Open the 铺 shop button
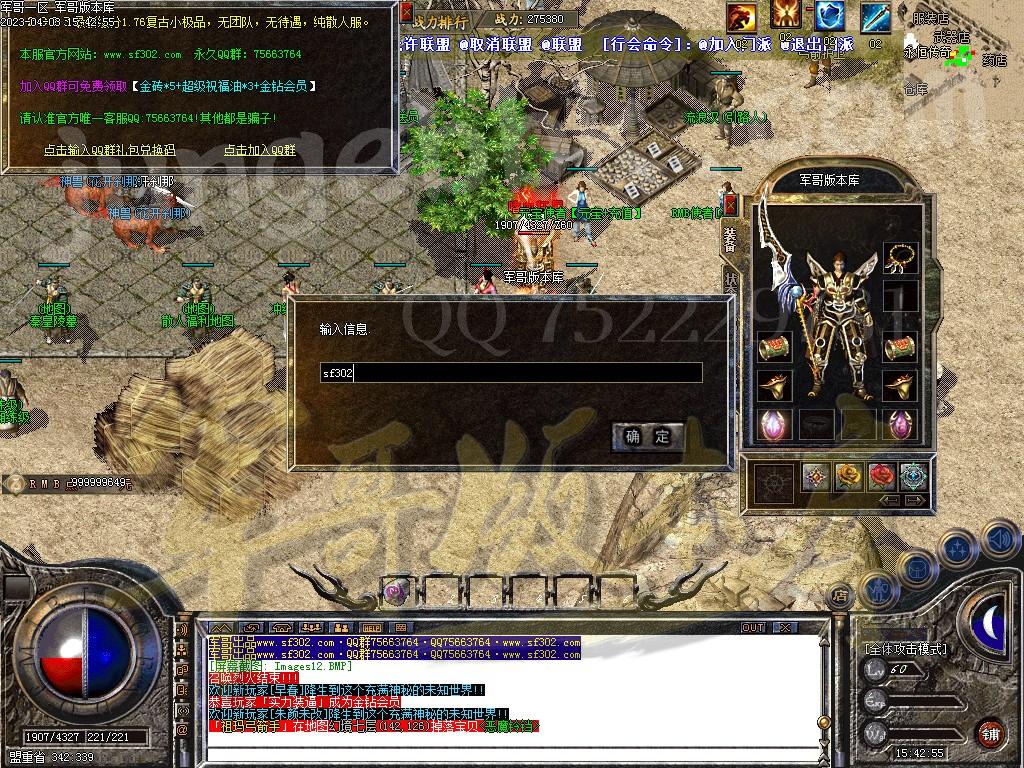 [990, 733]
